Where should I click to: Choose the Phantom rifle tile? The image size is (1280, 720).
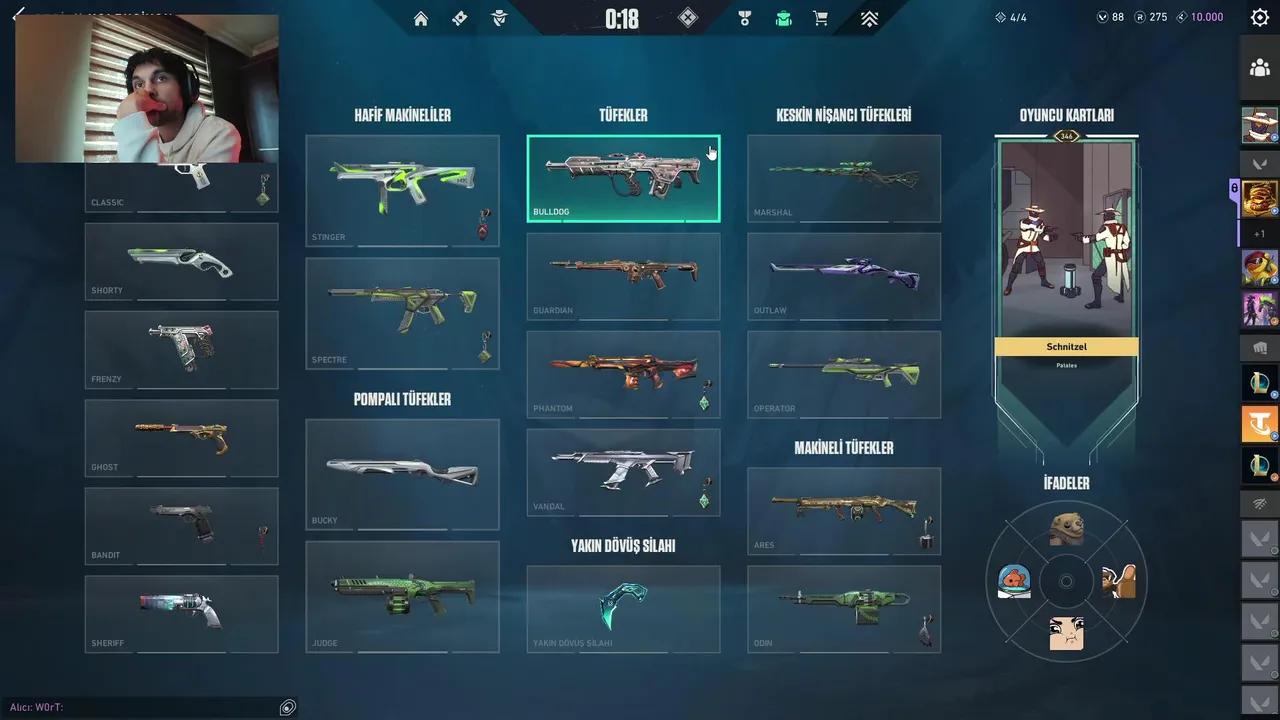[623, 374]
